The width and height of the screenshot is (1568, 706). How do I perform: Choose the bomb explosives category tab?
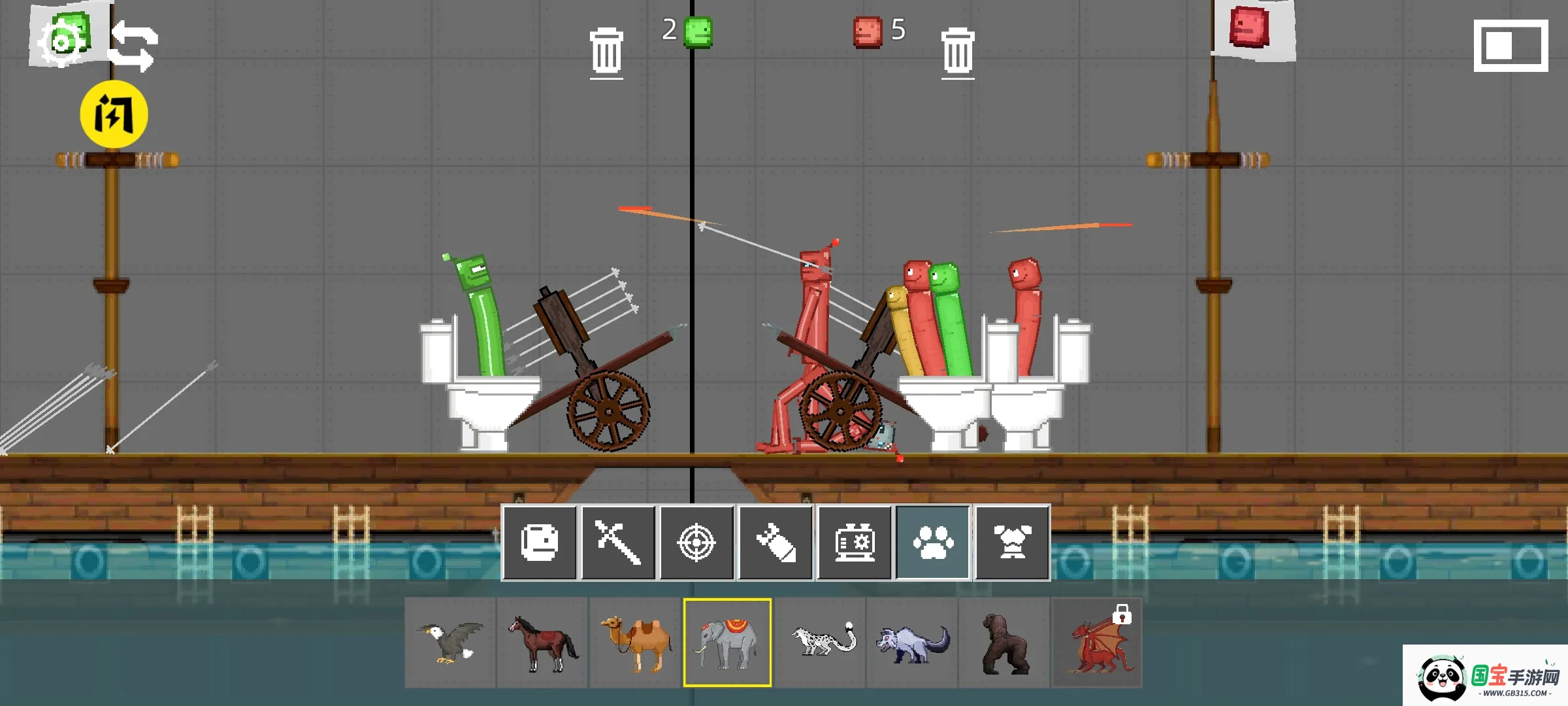pos(776,543)
